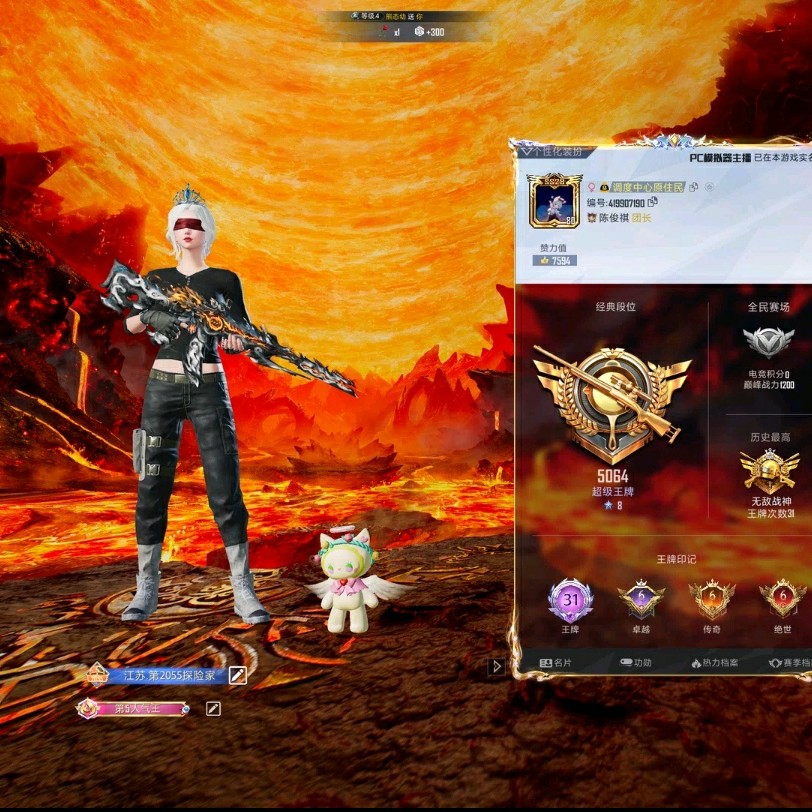Switch to the 名片 tab
Viewport: 812px width, 812px height.
click(x=556, y=663)
